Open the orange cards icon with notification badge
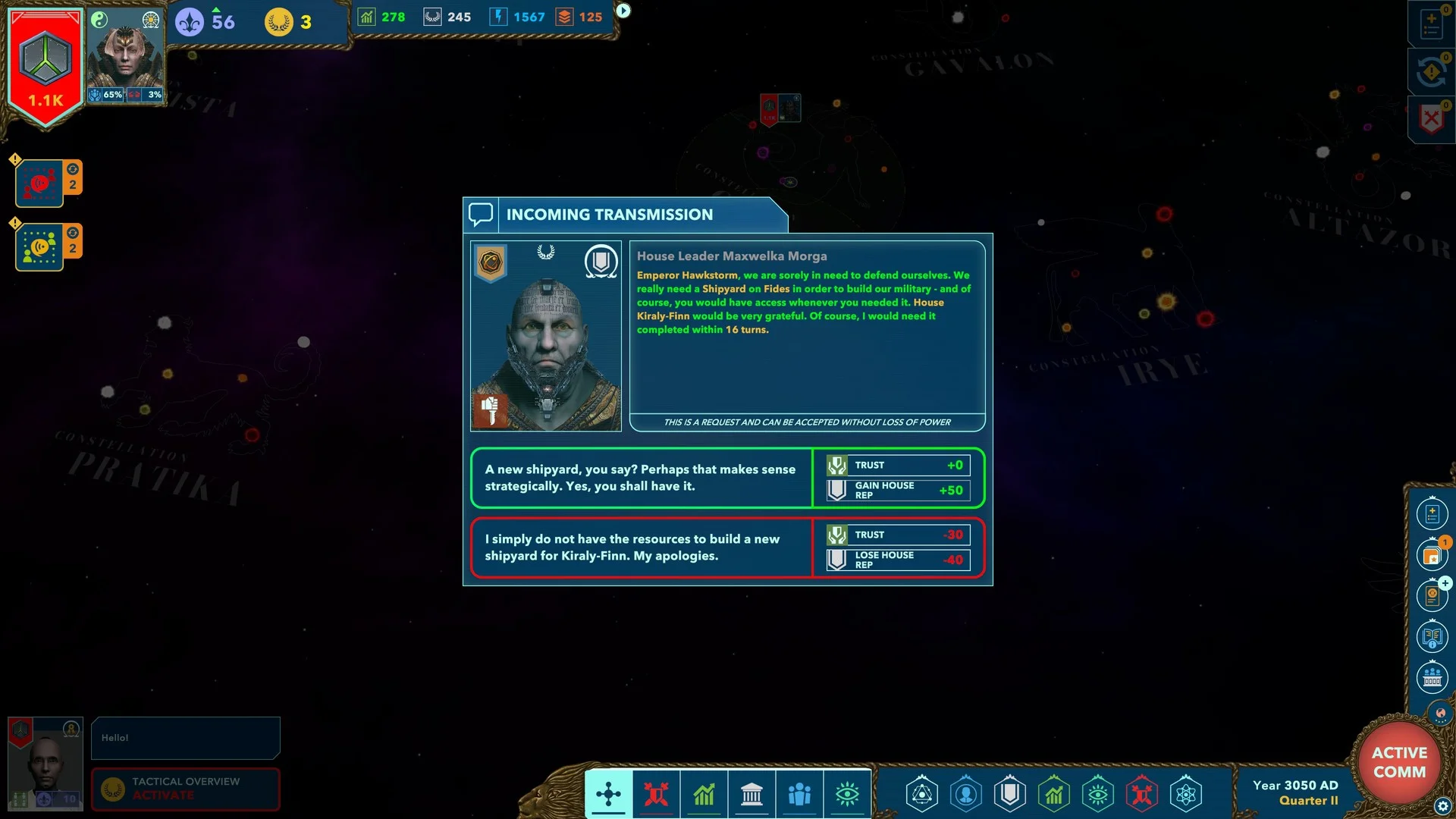The image size is (1456, 819). click(1432, 555)
